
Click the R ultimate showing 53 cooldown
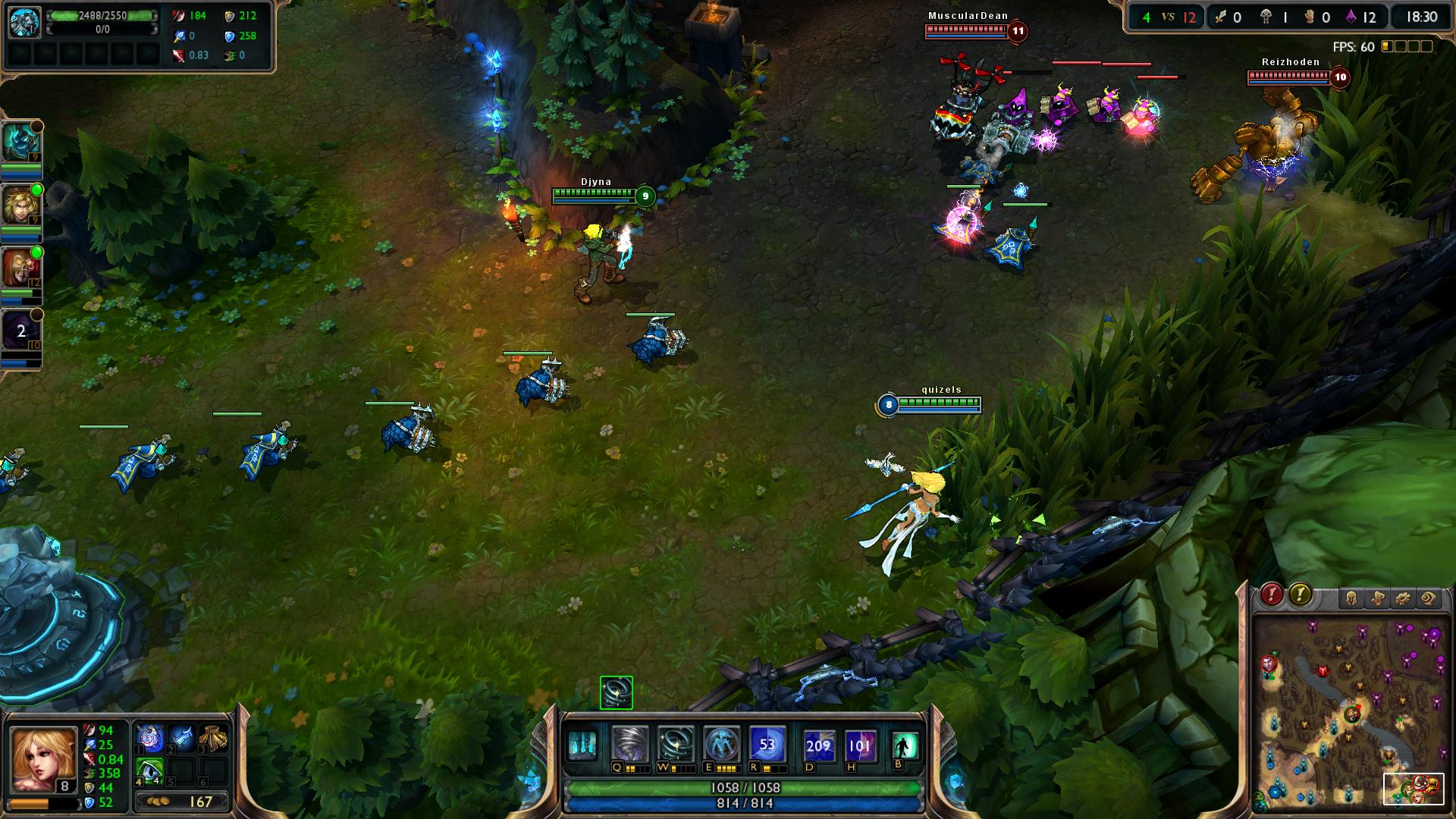coord(767,745)
